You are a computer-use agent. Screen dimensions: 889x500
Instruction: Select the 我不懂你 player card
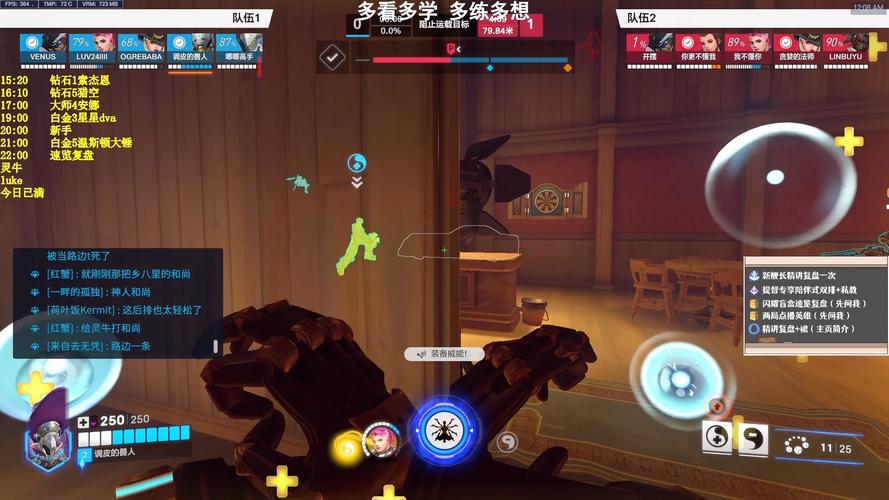pyautogui.click(x=748, y=47)
